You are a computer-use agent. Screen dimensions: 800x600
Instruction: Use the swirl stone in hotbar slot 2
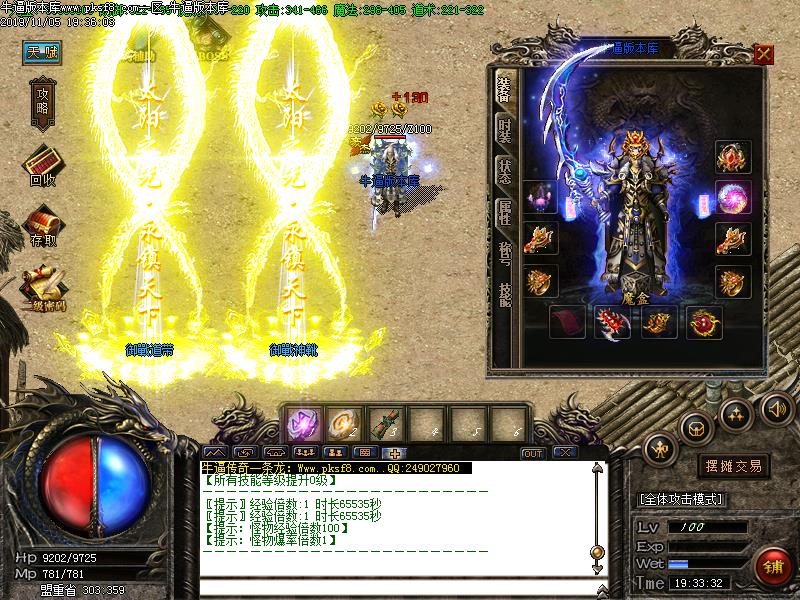[343, 424]
